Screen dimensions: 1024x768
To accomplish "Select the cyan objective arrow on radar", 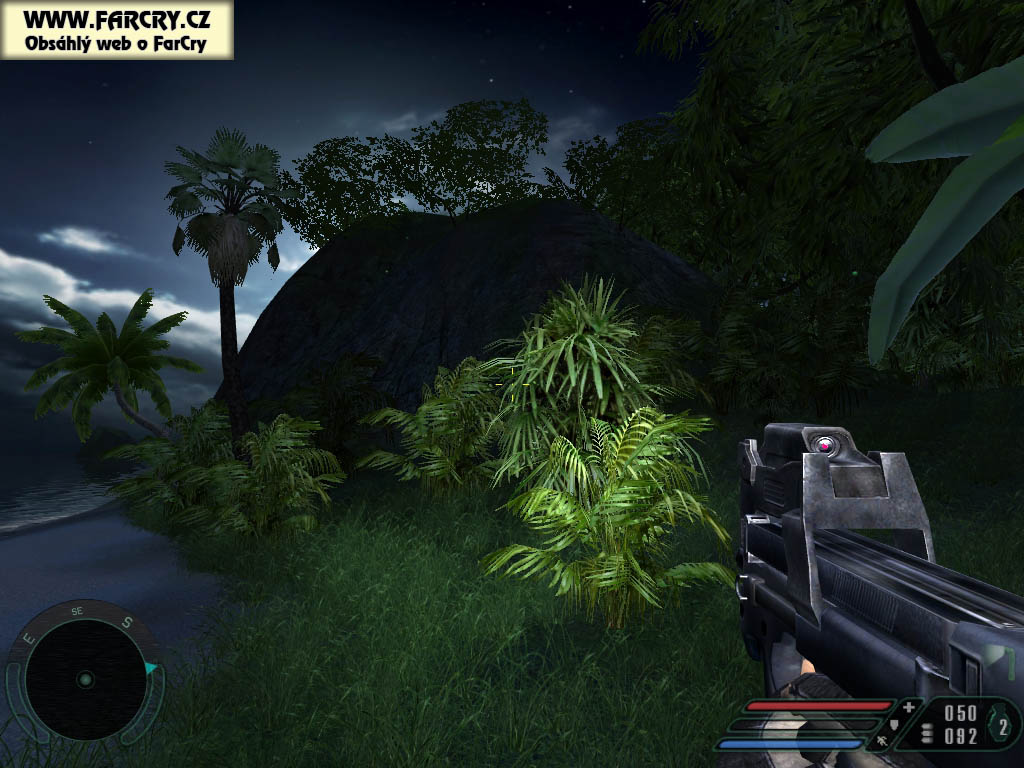I will point(151,668).
